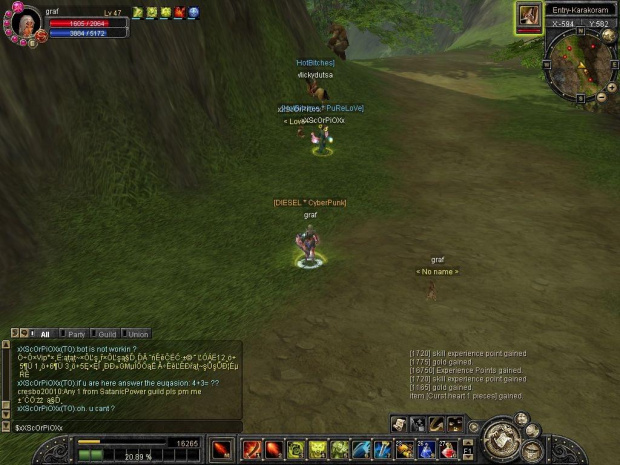This screenshot has width=620, height=465.
Task: Click the red flame buff icon
Action: tap(180, 12)
